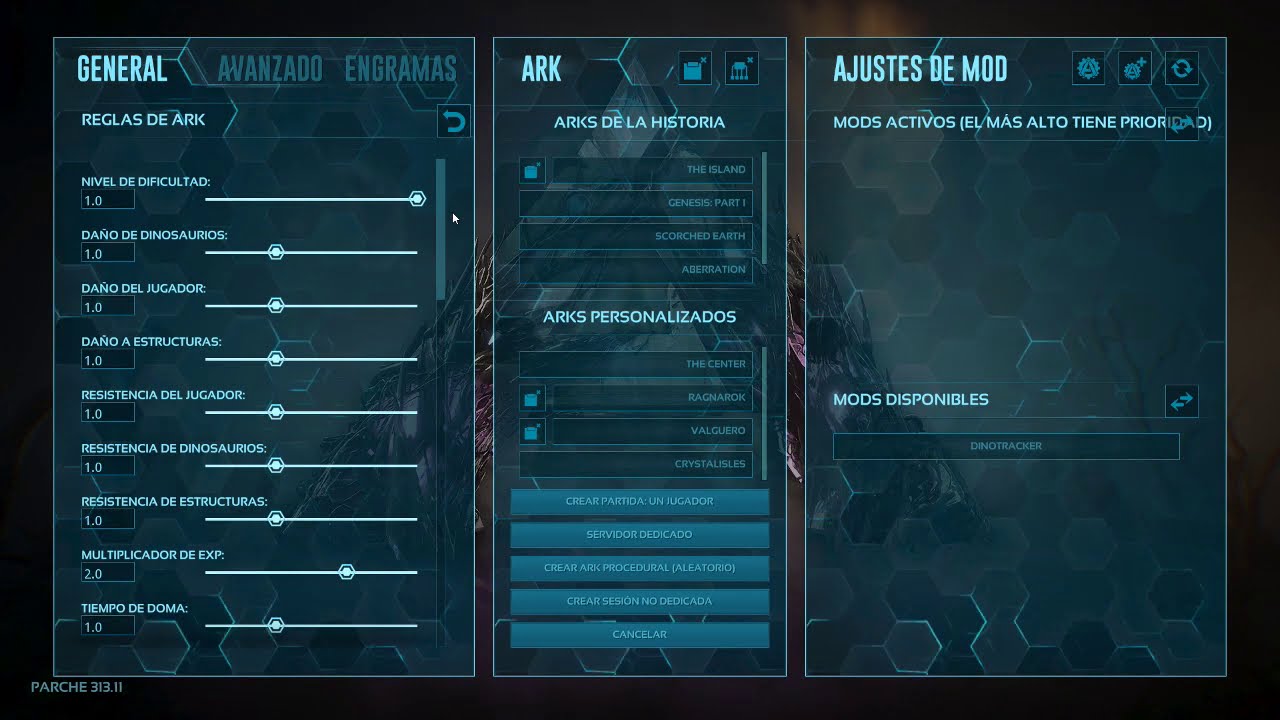
Task: Click the Servidor Dedicado button
Action: pos(639,534)
